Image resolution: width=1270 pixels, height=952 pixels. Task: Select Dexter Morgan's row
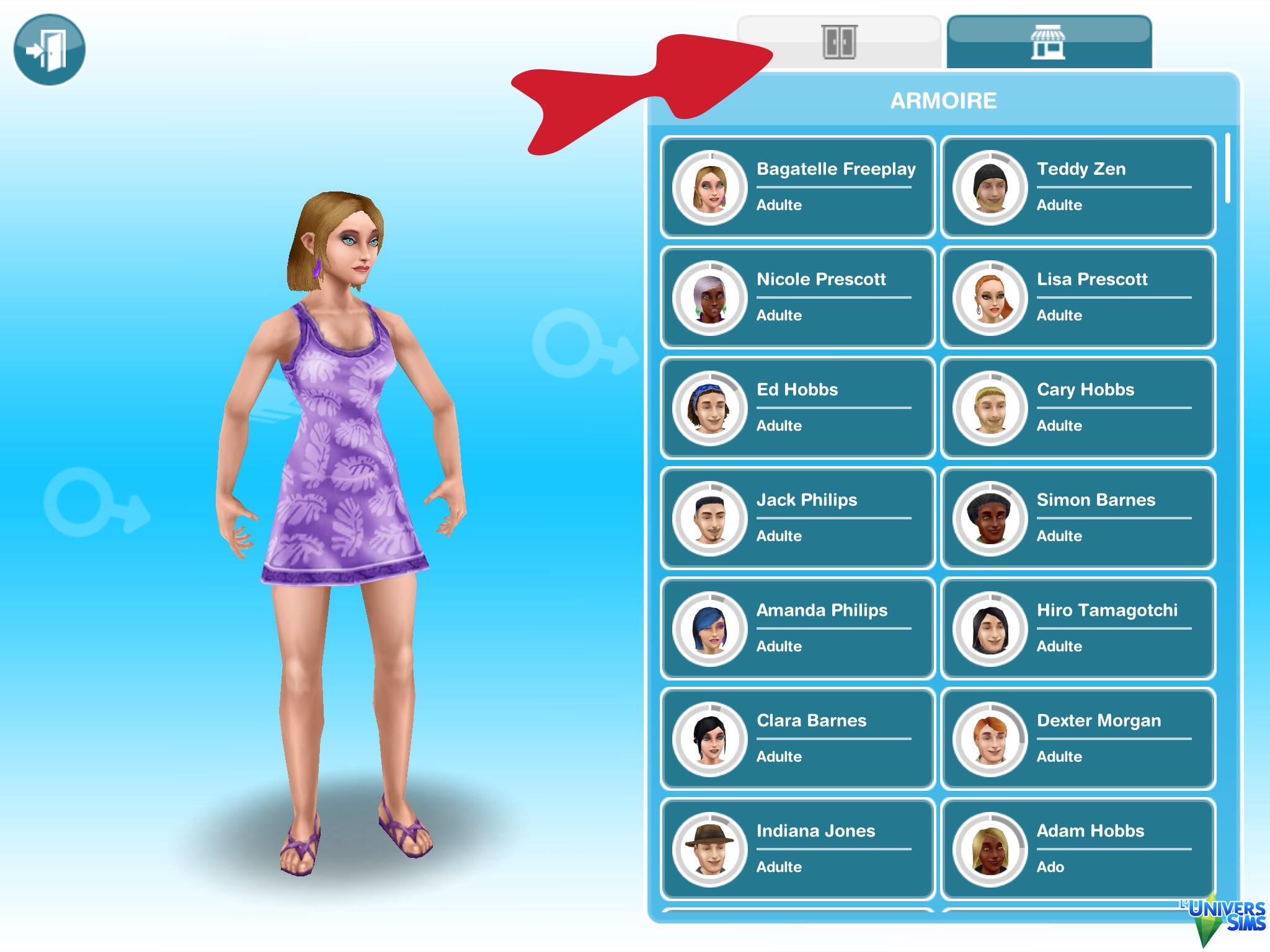tap(1078, 738)
